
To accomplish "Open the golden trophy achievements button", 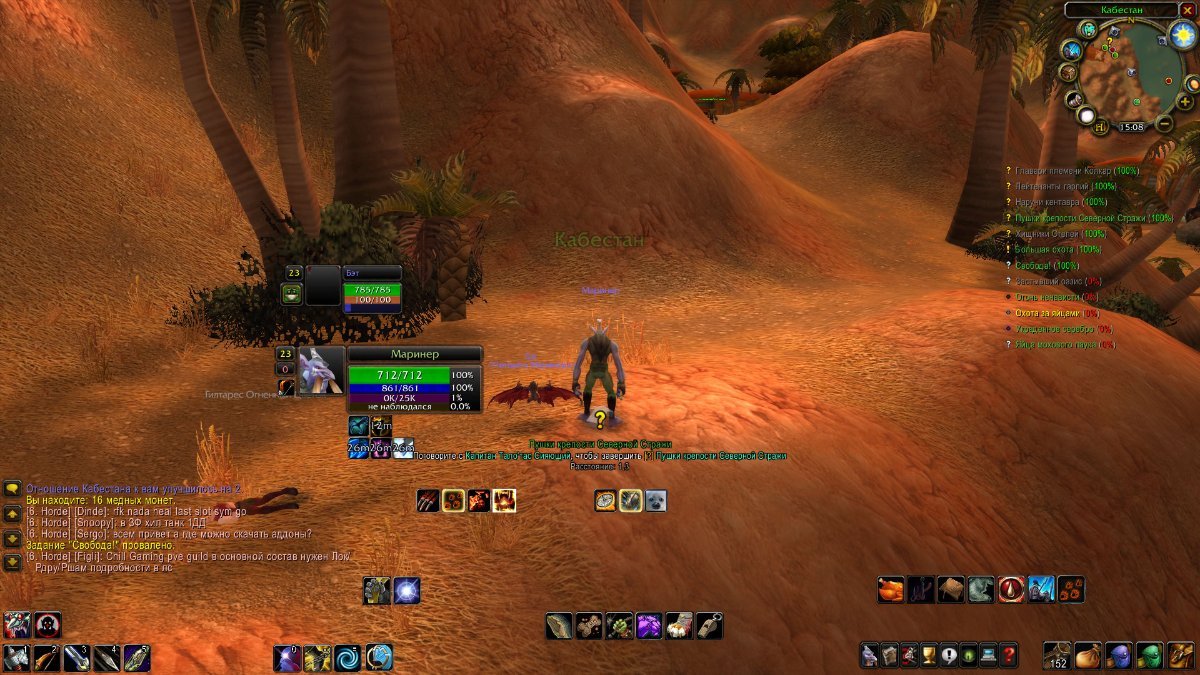I will (x=928, y=656).
